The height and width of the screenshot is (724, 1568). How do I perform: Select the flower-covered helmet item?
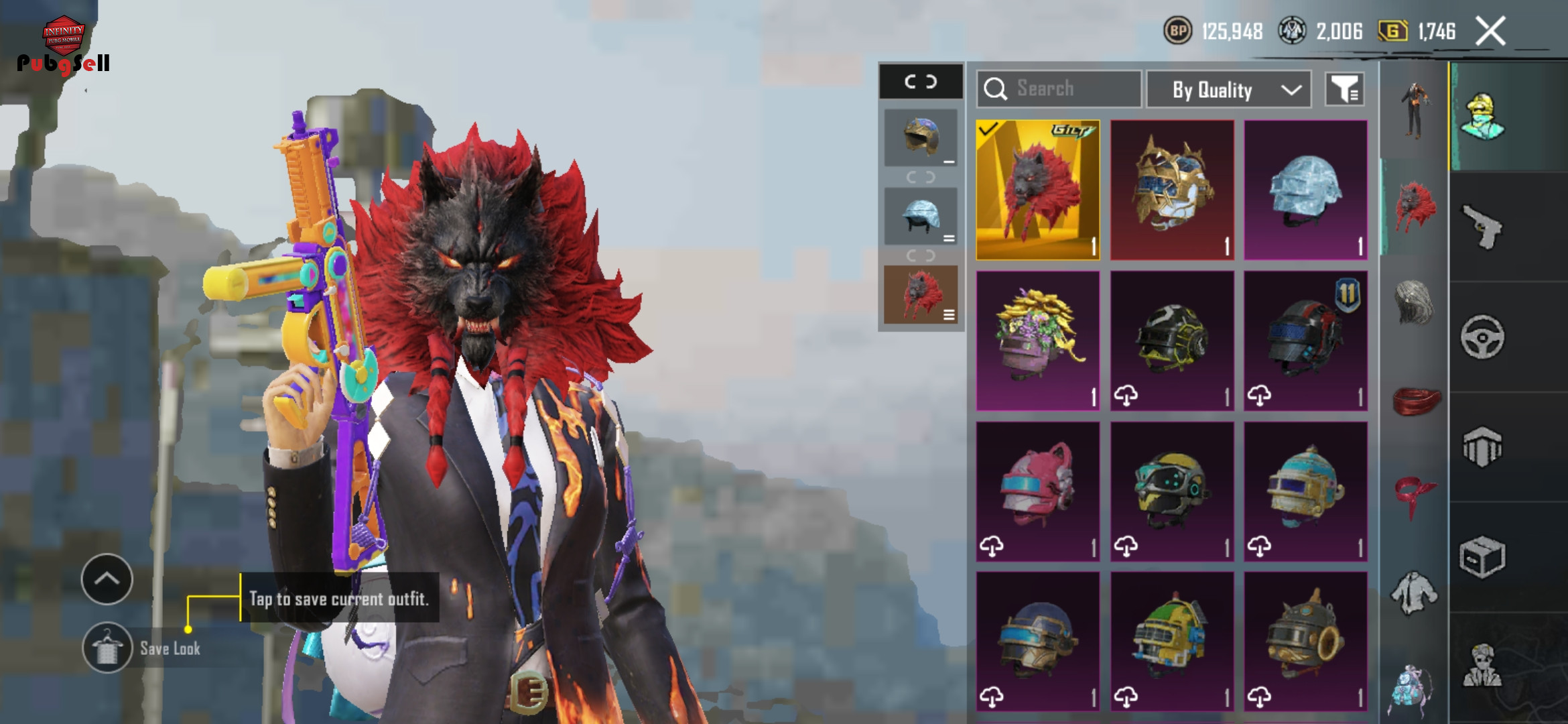[1037, 341]
